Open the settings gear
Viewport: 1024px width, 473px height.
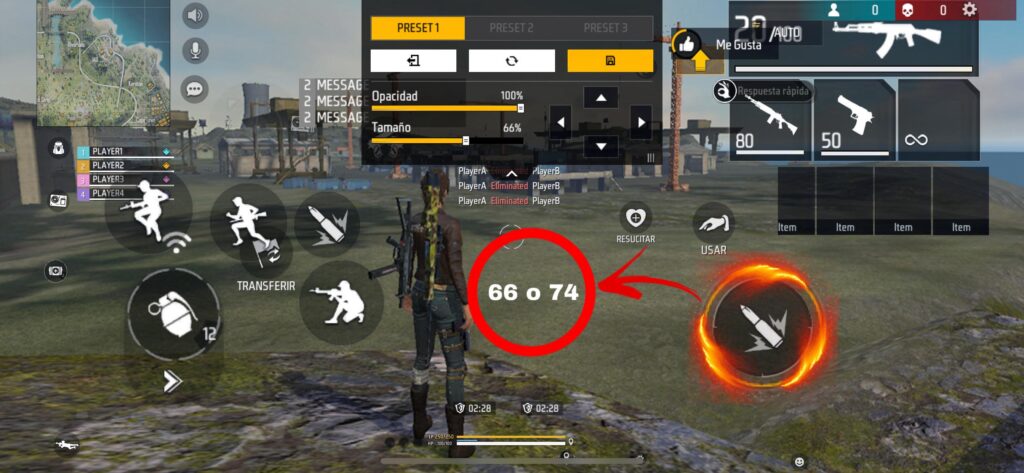click(x=969, y=10)
